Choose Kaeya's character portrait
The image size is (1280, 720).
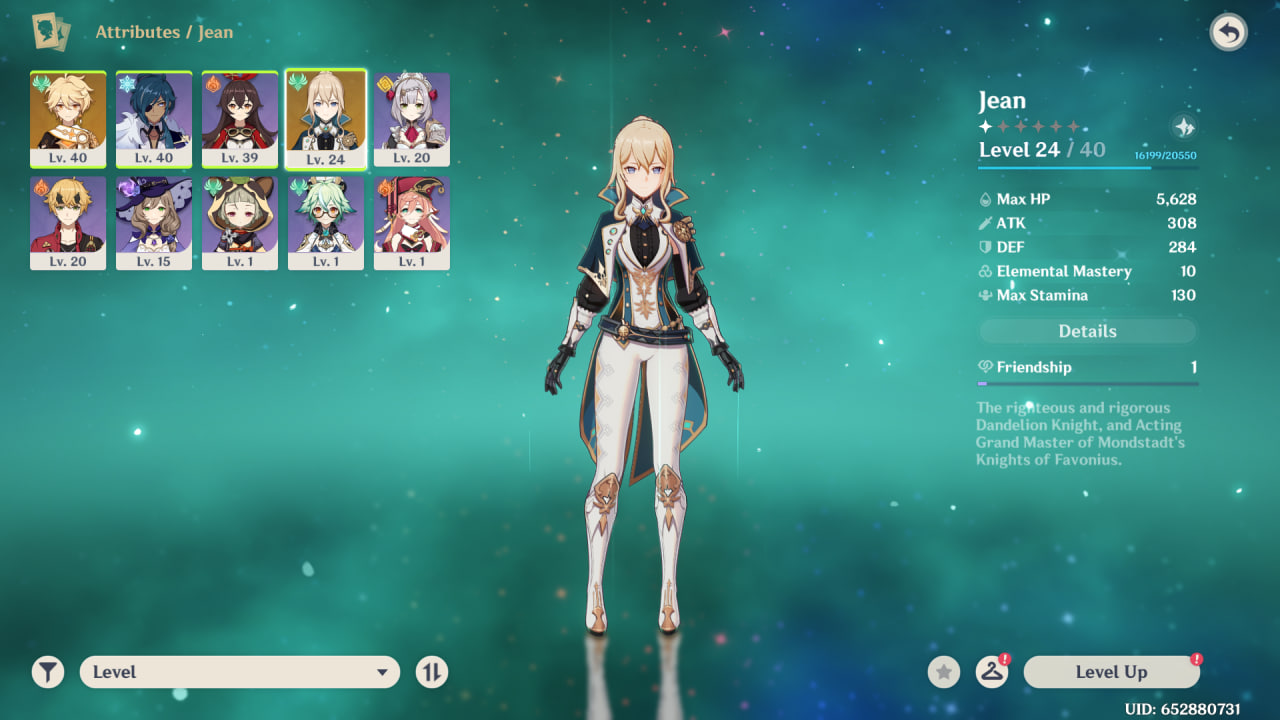tap(154, 118)
